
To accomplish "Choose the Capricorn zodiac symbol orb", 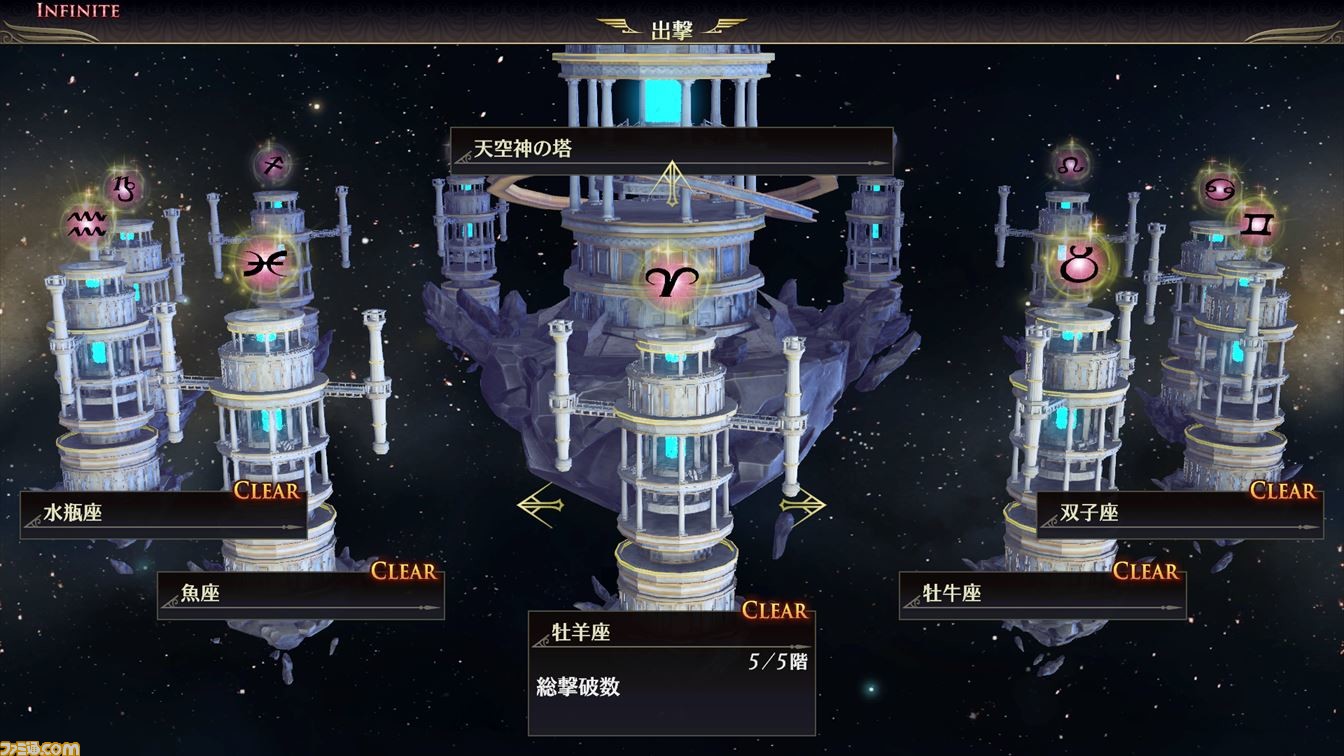I will 125,187.
